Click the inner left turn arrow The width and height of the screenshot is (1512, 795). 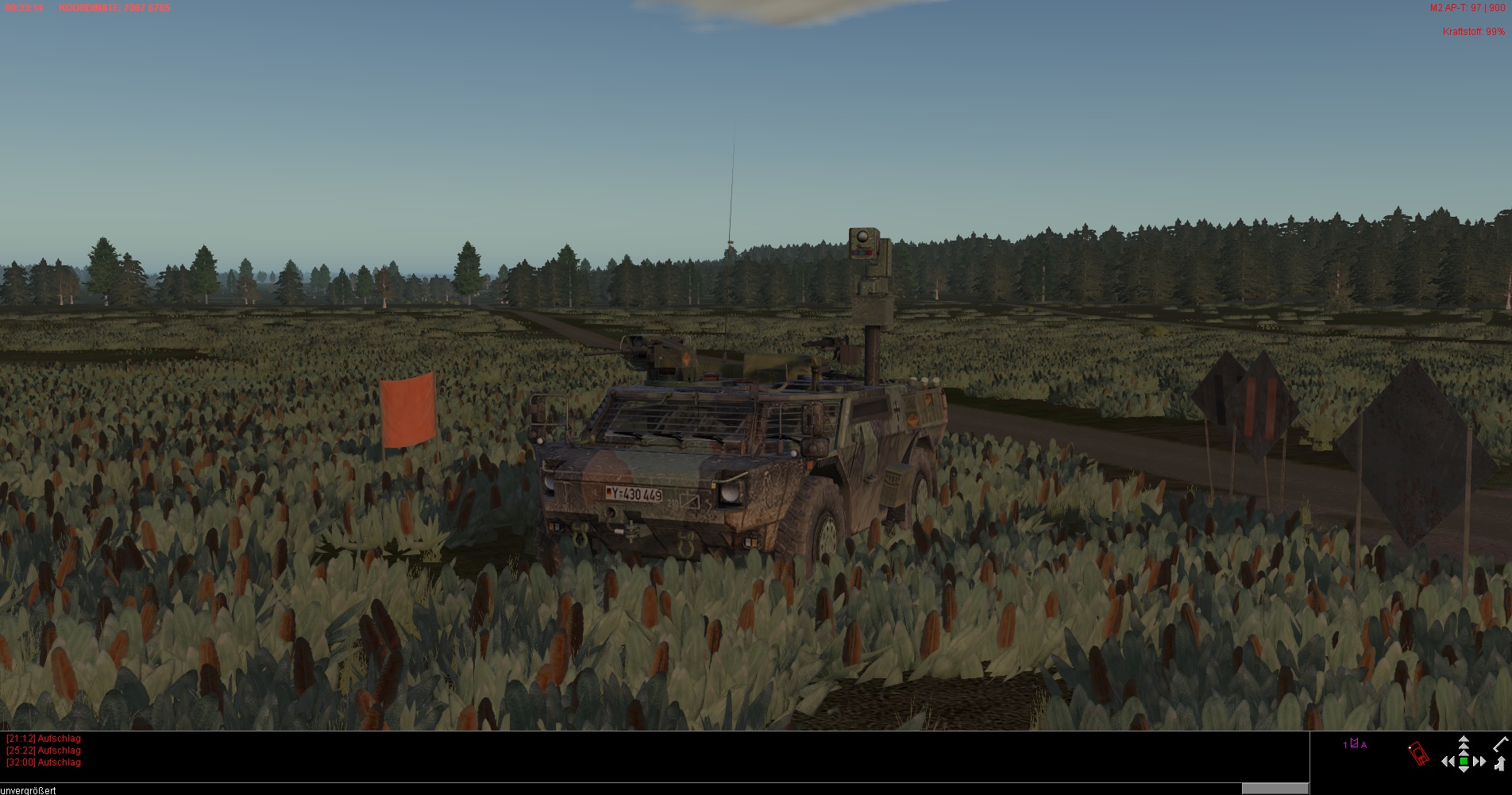tap(1452, 762)
